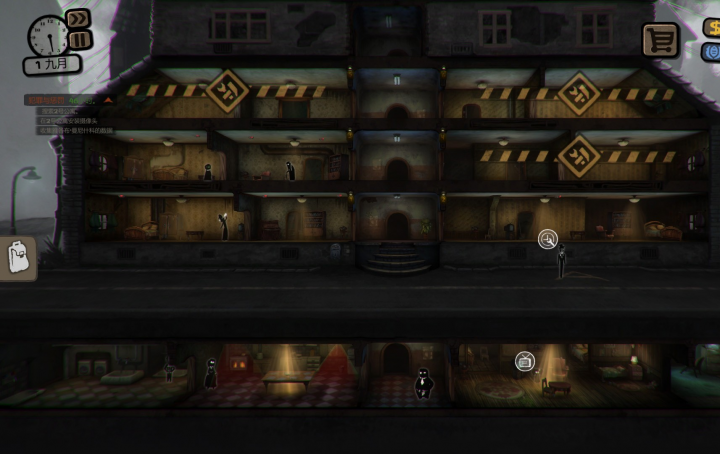Open the money dollar-sign panel
This screenshot has width=720, height=454.
click(x=712, y=28)
